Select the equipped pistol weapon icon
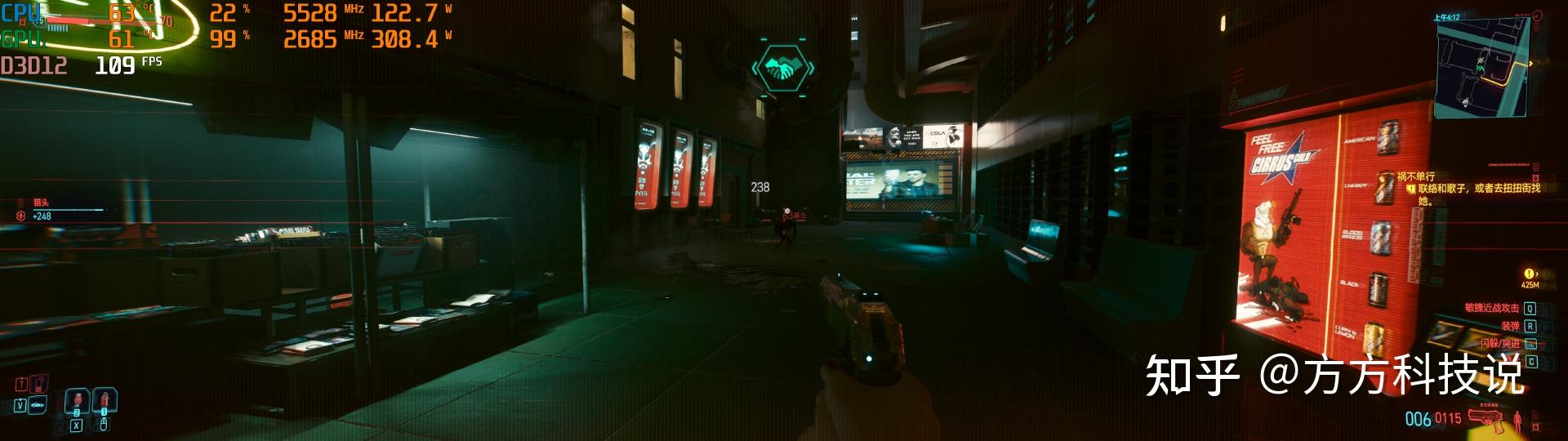This screenshot has width=1568, height=441. [1486, 417]
